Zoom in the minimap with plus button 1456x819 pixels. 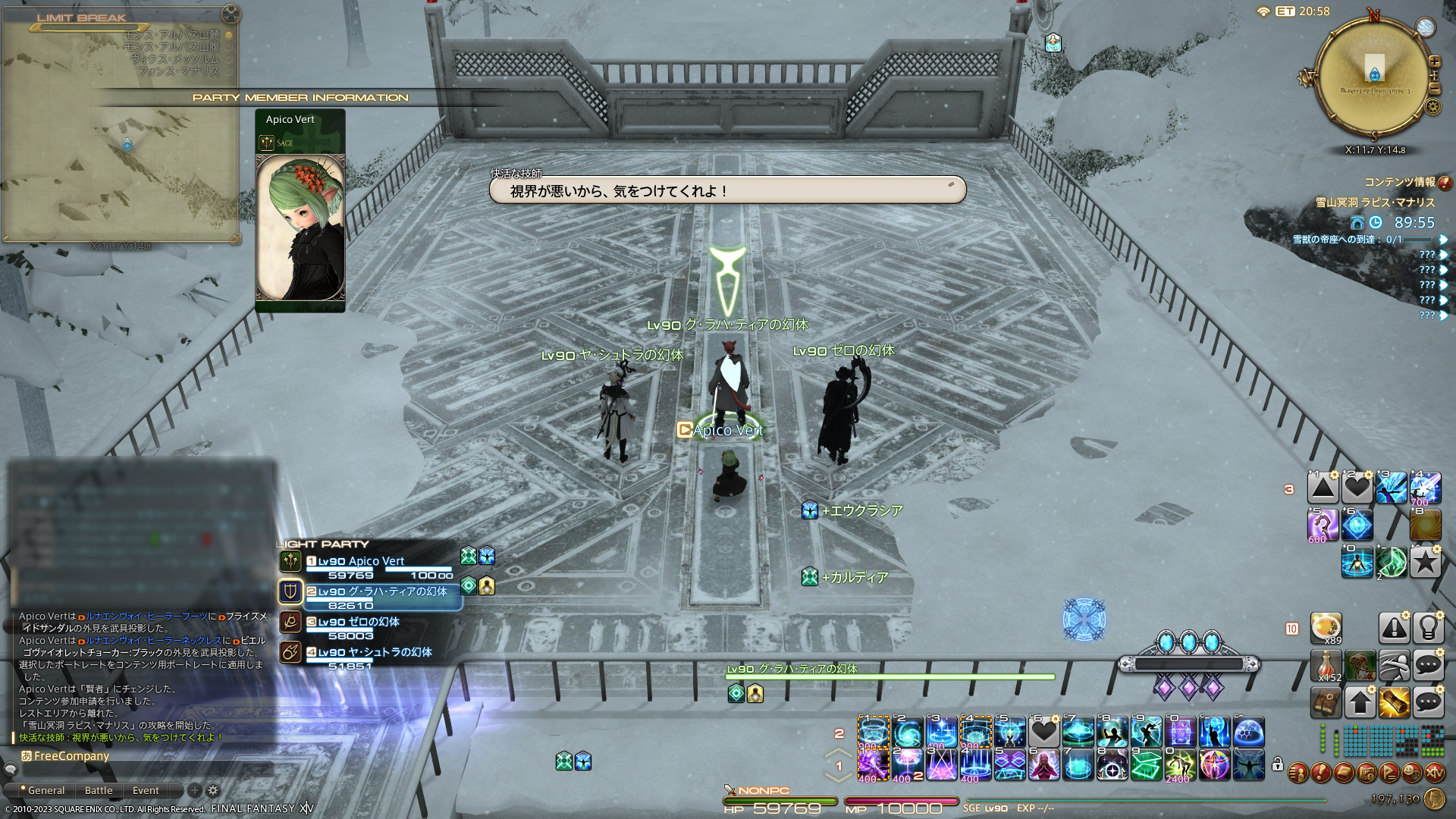pos(1434,62)
